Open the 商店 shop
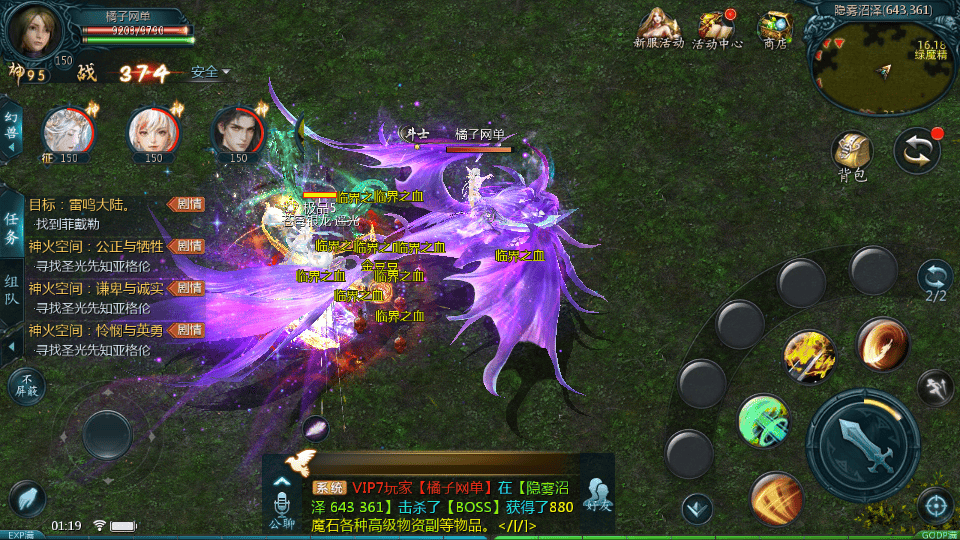 coord(775,28)
